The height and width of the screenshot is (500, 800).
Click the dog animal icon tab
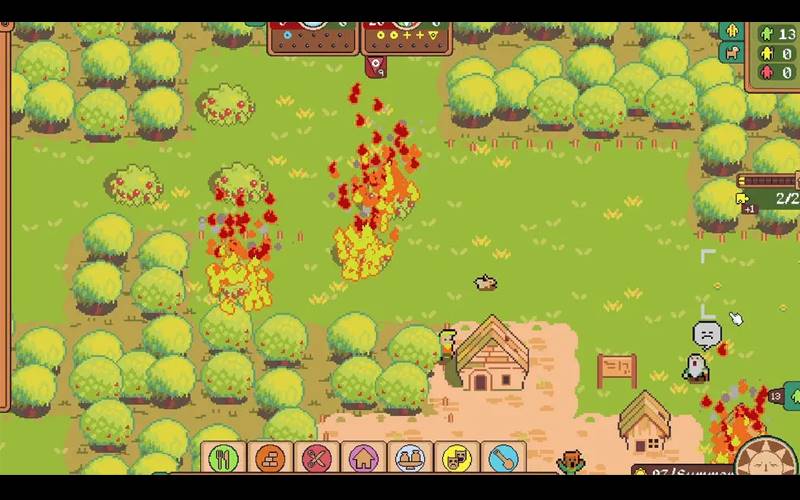(x=732, y=52)
